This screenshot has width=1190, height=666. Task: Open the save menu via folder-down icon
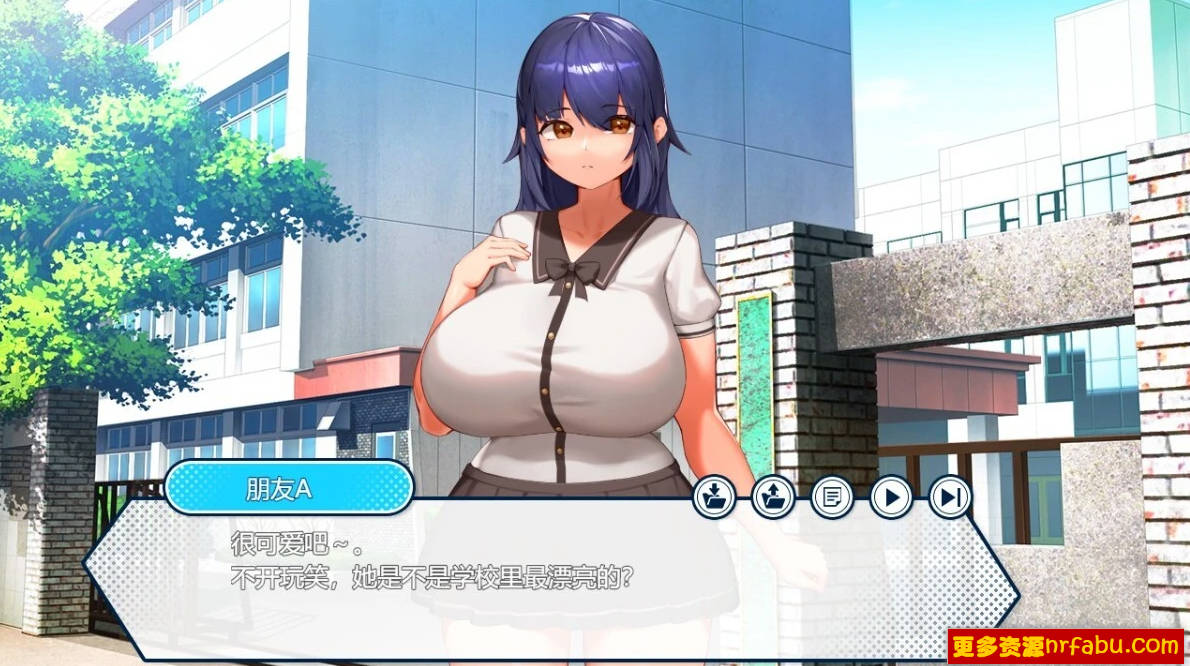pyautogui.click(x=714, y=496)
